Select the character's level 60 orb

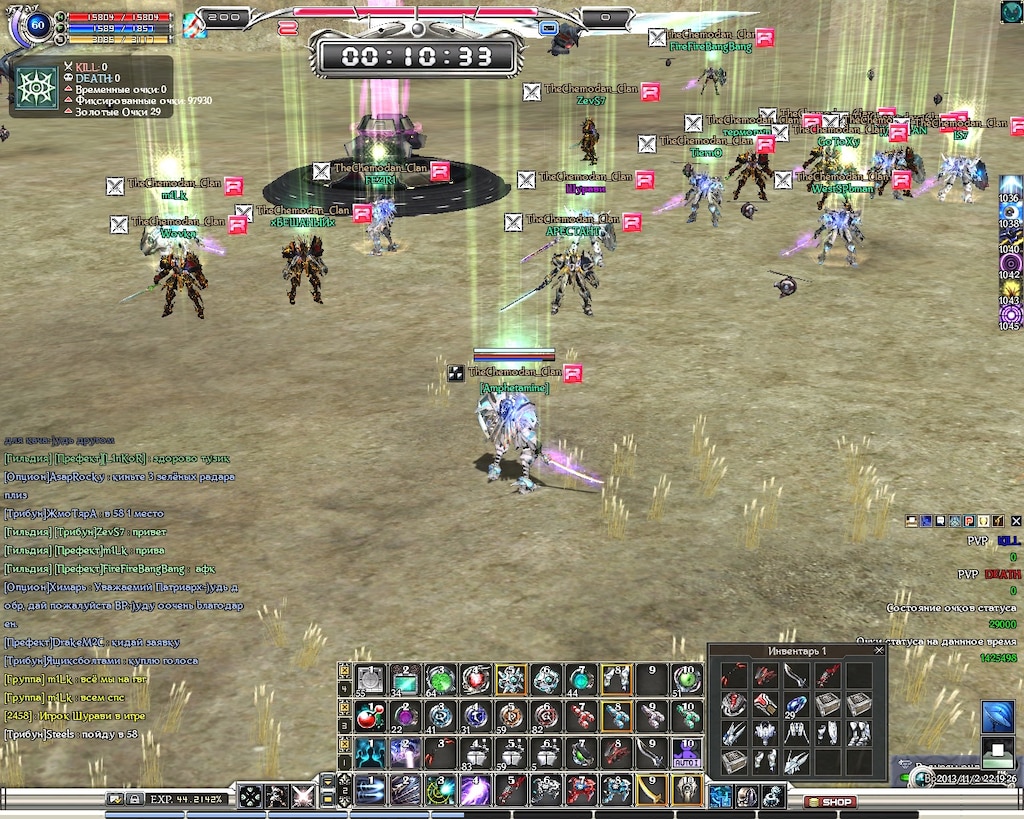click(40, 26)
